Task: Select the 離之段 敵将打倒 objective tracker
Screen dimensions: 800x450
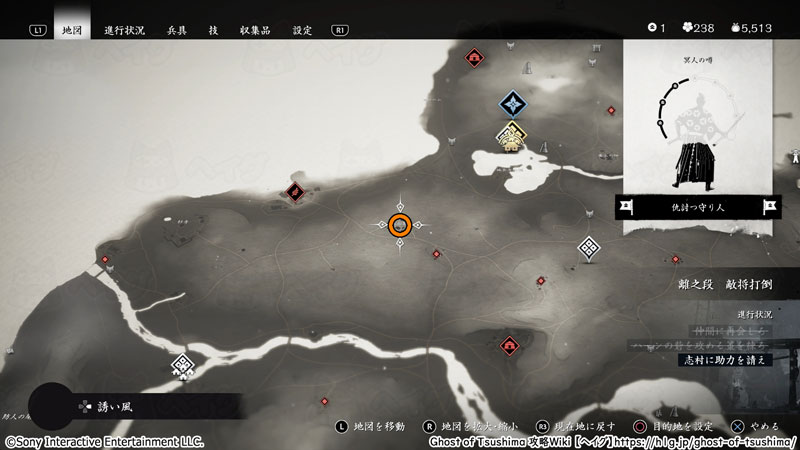Action: click(x=724, y=284)
